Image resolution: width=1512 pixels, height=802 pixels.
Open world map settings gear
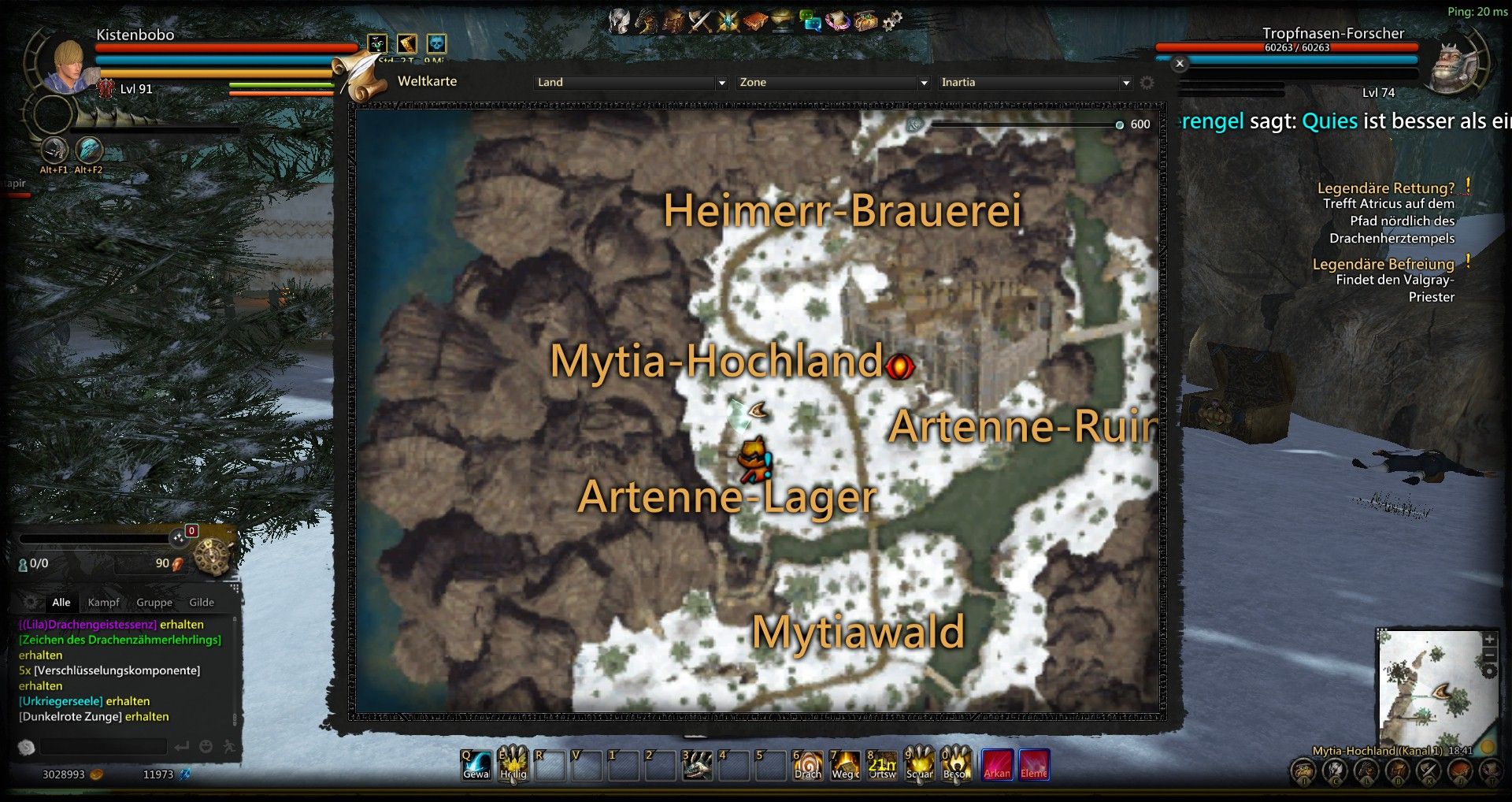pyautogui.click(x=1147, y=83)
